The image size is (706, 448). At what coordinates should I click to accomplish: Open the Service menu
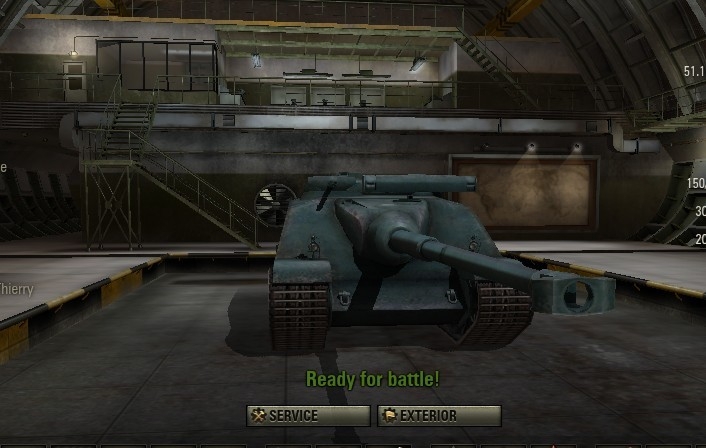(x=308, y=416)
